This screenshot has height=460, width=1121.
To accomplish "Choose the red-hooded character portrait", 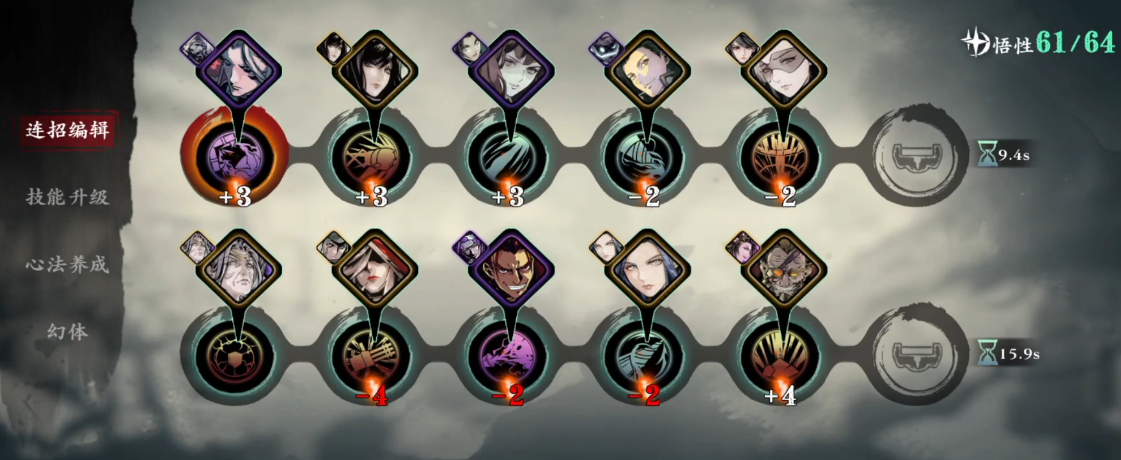I will click(373, 268).
